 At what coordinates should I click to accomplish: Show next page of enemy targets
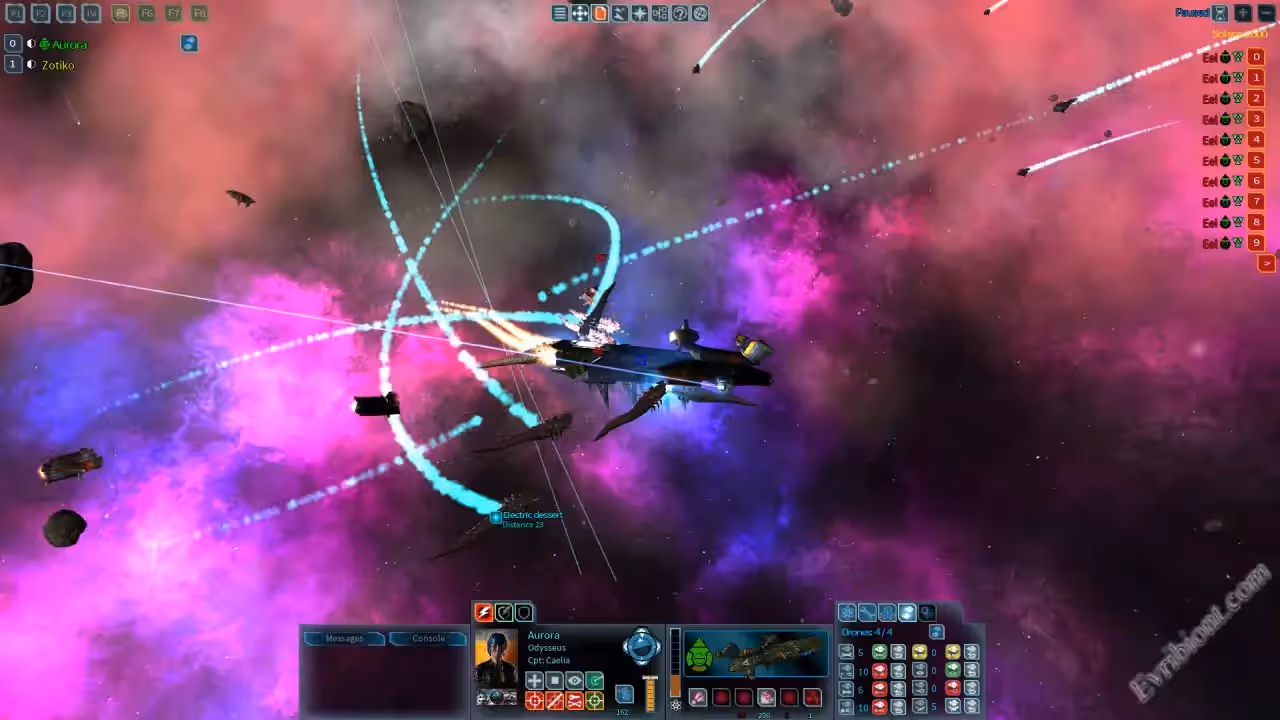click(x=1266, y=263)
